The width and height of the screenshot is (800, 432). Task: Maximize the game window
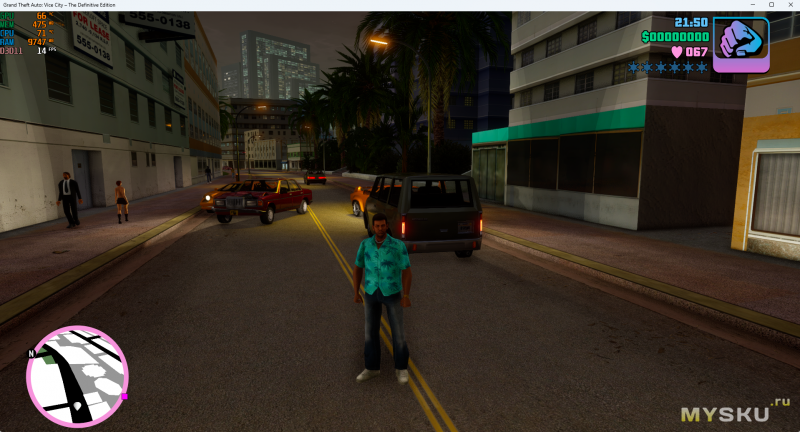click(771, 5)
